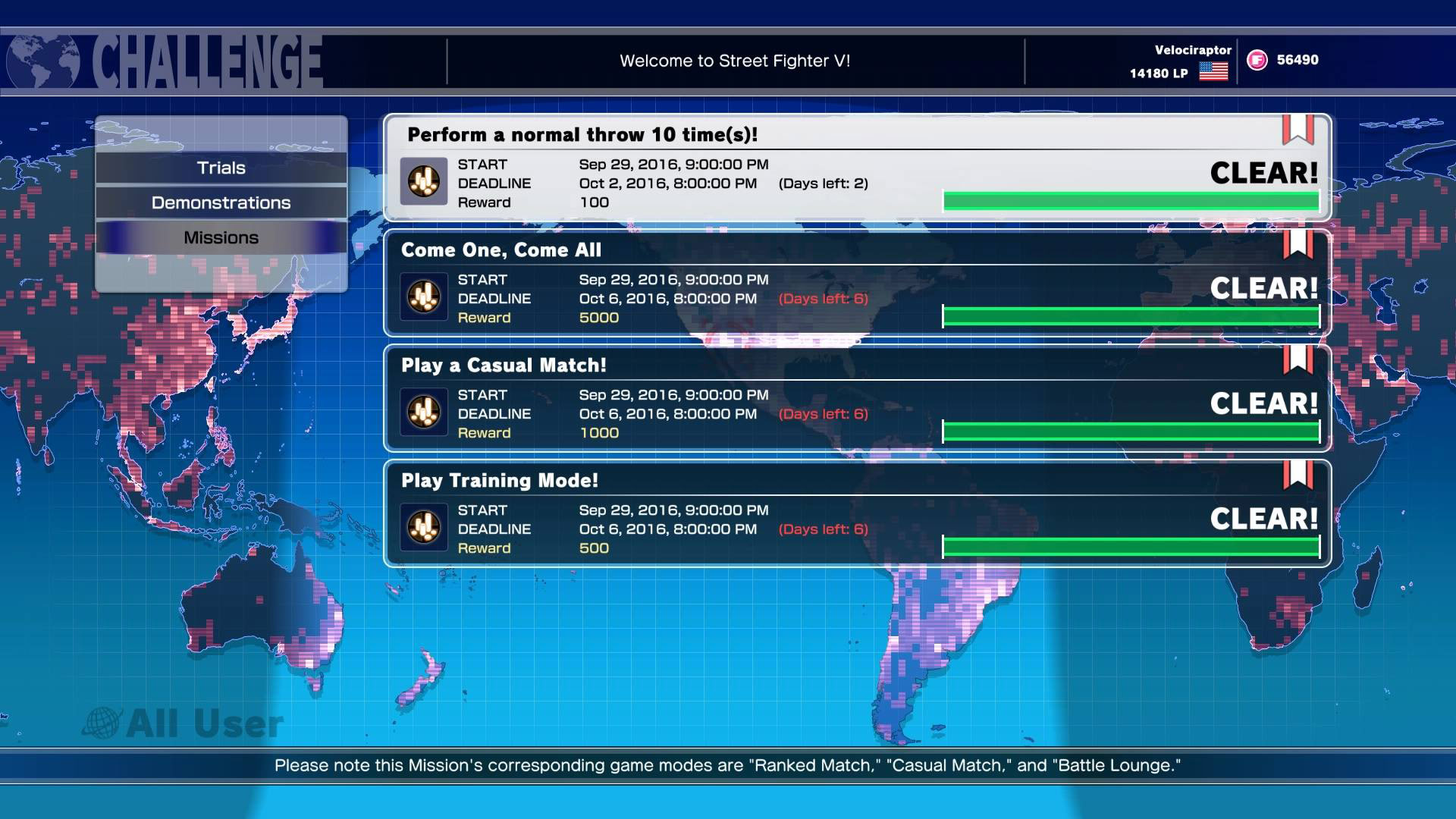Select the Missions menu item

[x=221, y=237]
